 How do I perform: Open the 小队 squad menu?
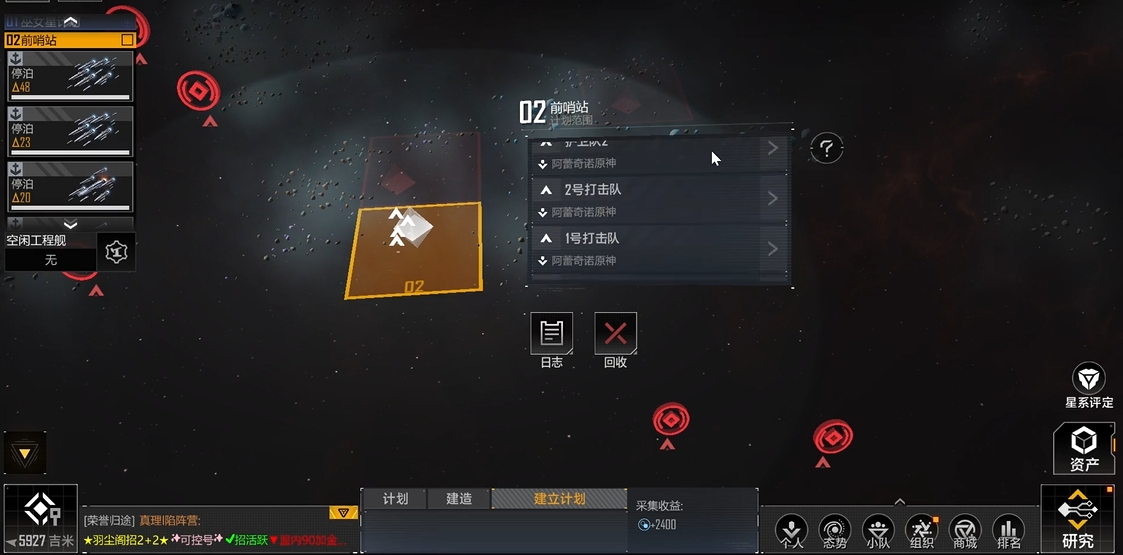pos(878,531)
